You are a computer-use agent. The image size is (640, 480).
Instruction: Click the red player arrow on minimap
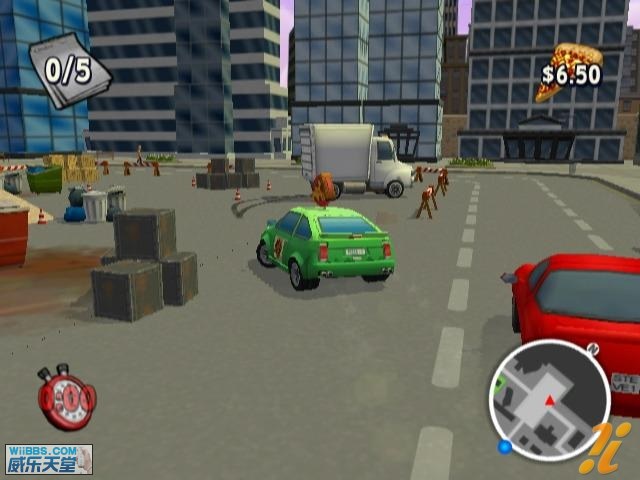point(549,400)
